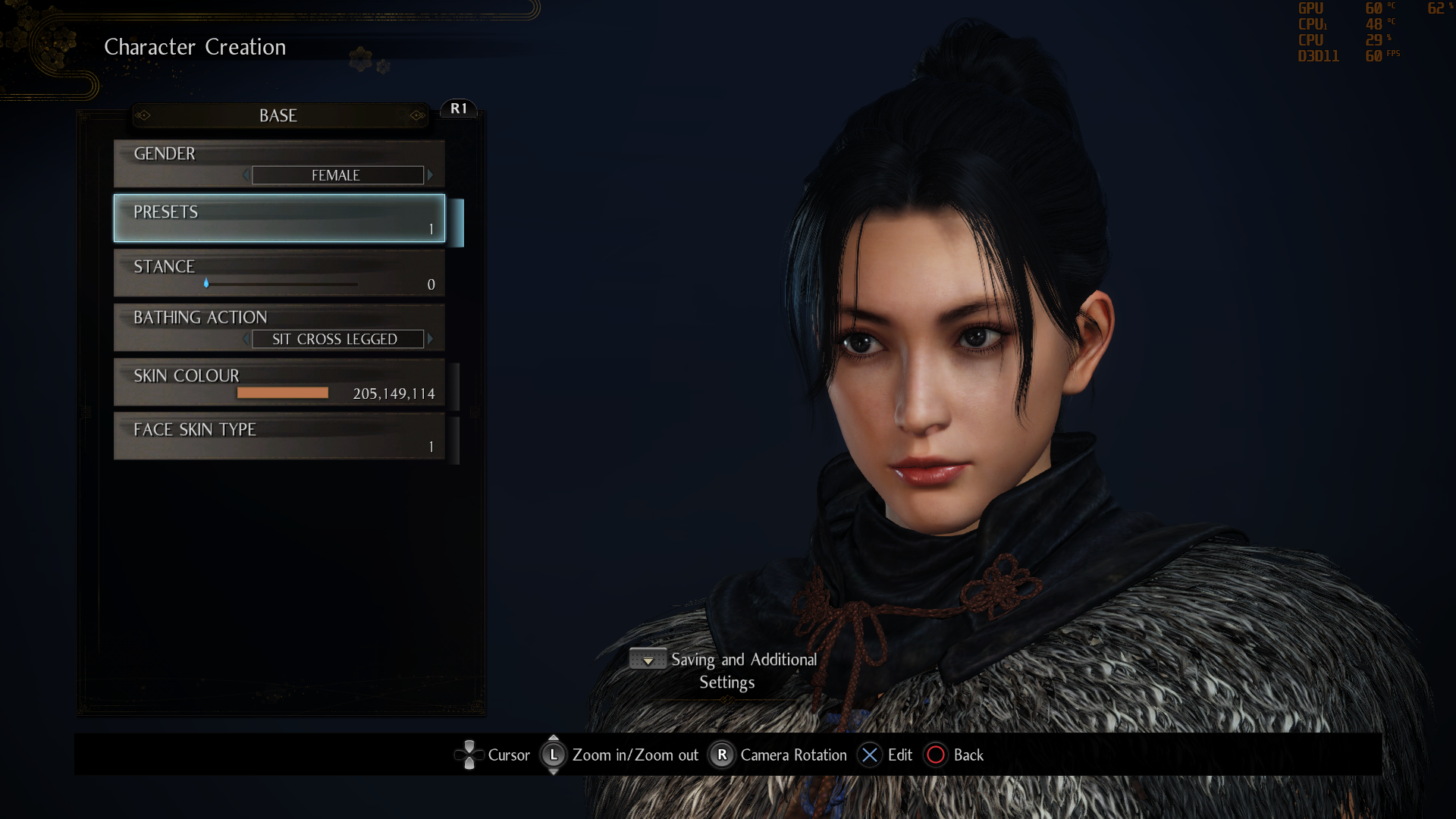Open Saving and Additional Settings
Viewport: 1456px width, 819px height.
(742, 670)
